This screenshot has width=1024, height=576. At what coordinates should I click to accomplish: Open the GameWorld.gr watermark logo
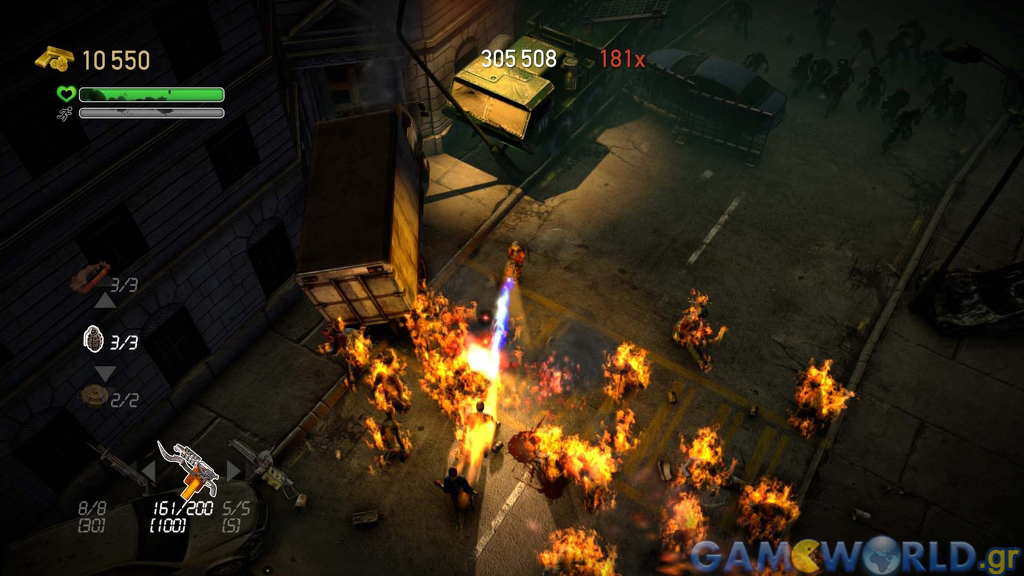click(854, 555)
